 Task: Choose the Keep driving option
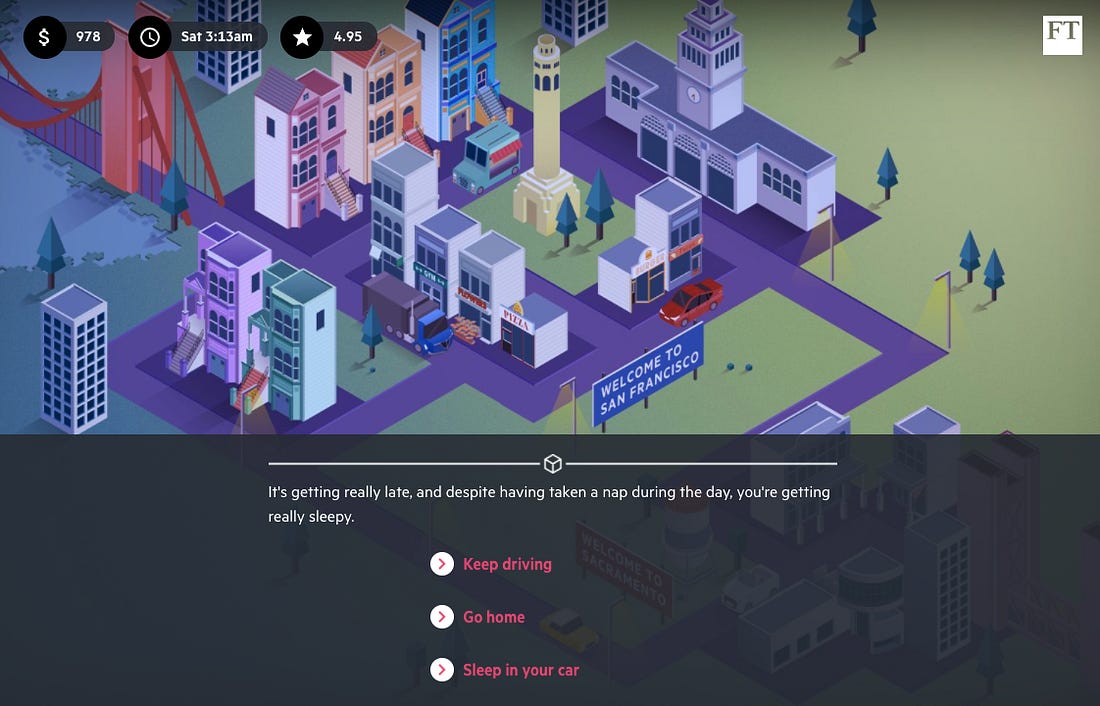[506, 564]
